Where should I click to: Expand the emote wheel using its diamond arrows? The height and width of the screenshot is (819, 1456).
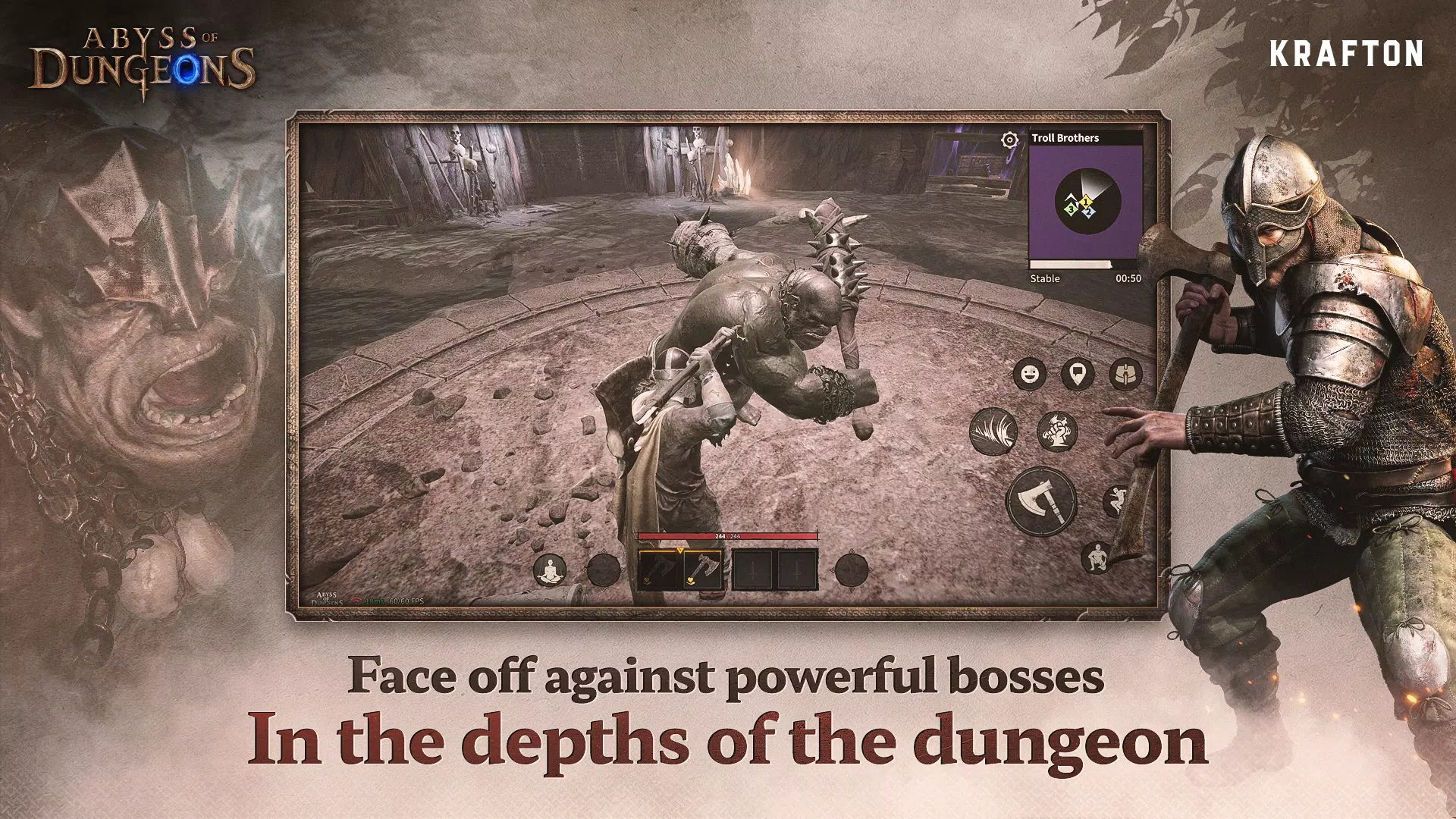(1029, 372)
